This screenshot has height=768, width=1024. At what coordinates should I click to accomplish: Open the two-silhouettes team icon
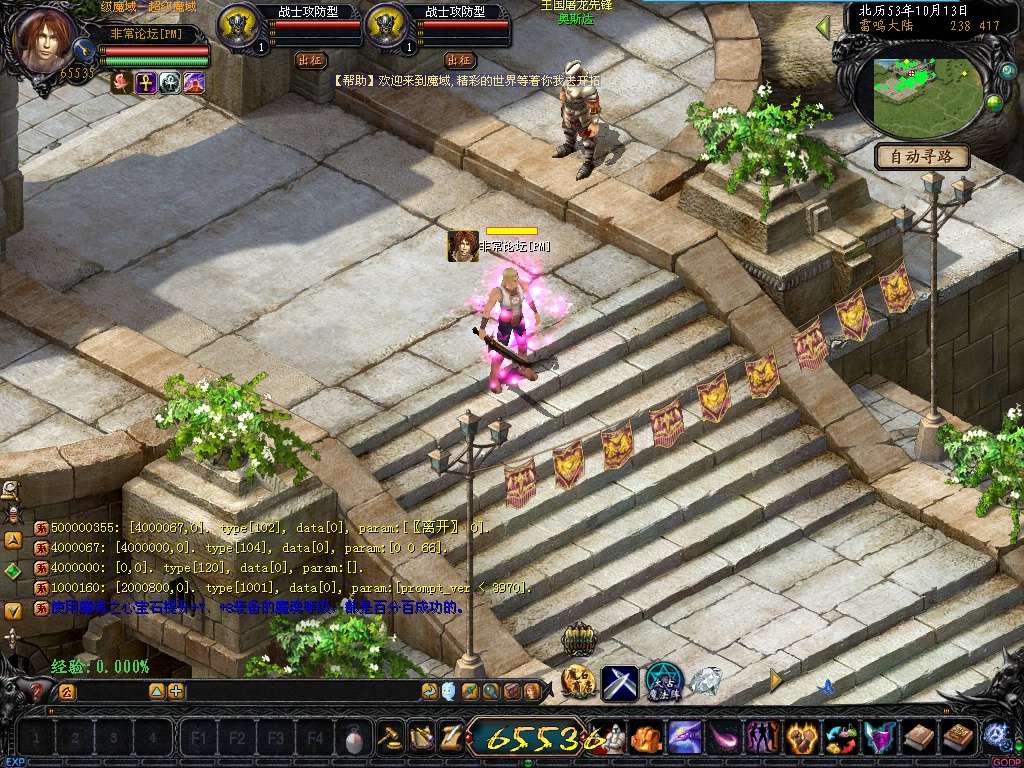[762, 738]
